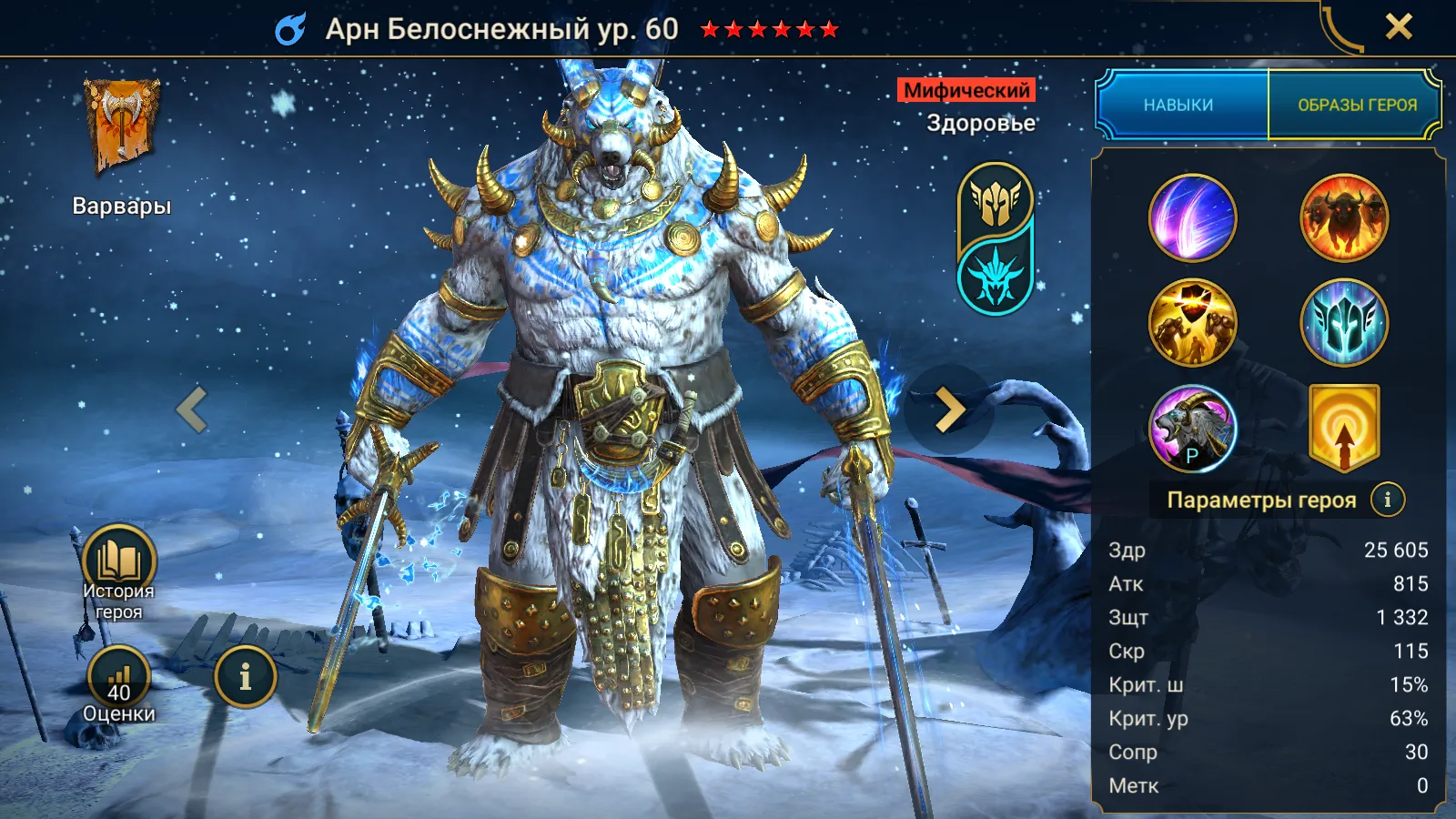The image size is (1456, 819).
Task: Click the blue affinity icon by hero name
Action: (290, 30)
